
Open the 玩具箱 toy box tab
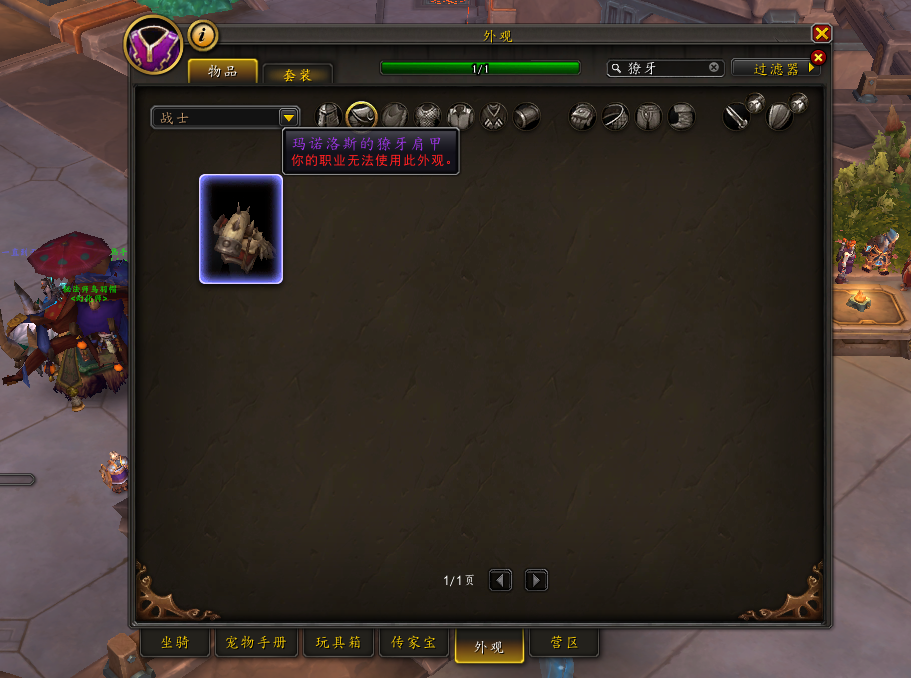click(338, 643)
